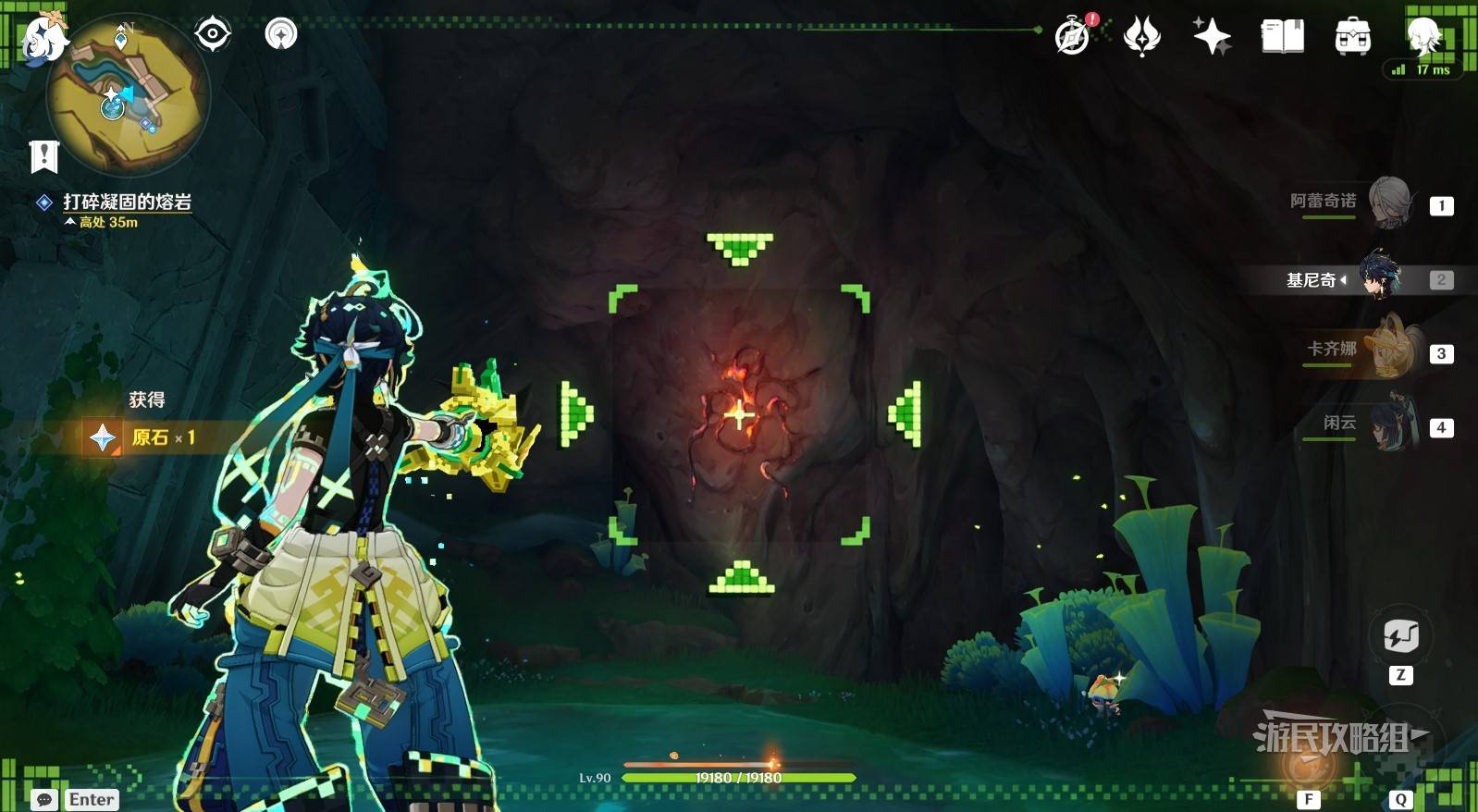1478x812 pixels.
Task: Open the character profile icon in the top-right
Action: click(1424, 37)
